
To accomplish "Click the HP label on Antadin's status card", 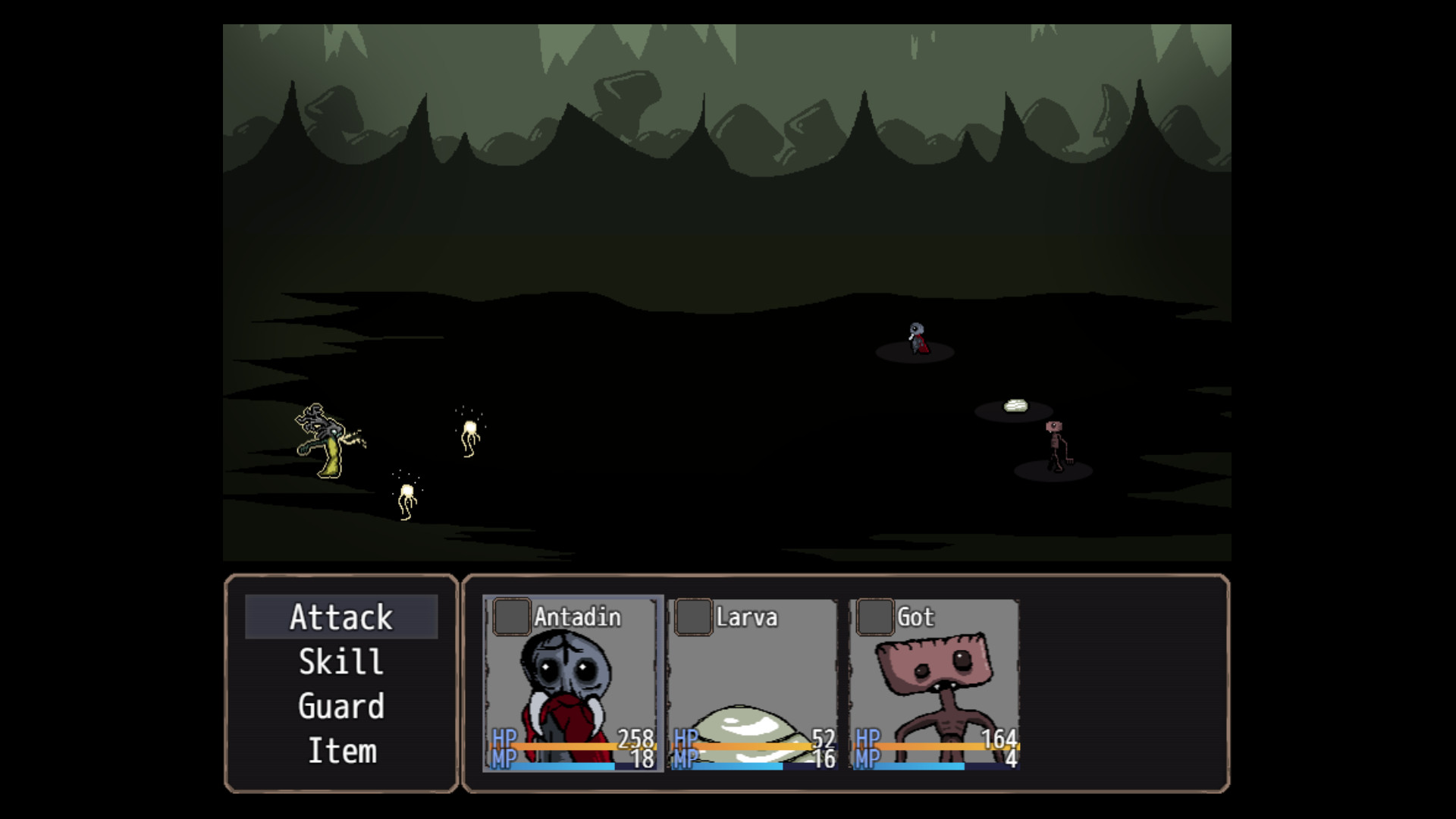I will pyautogui.click(x=502, y=737).
